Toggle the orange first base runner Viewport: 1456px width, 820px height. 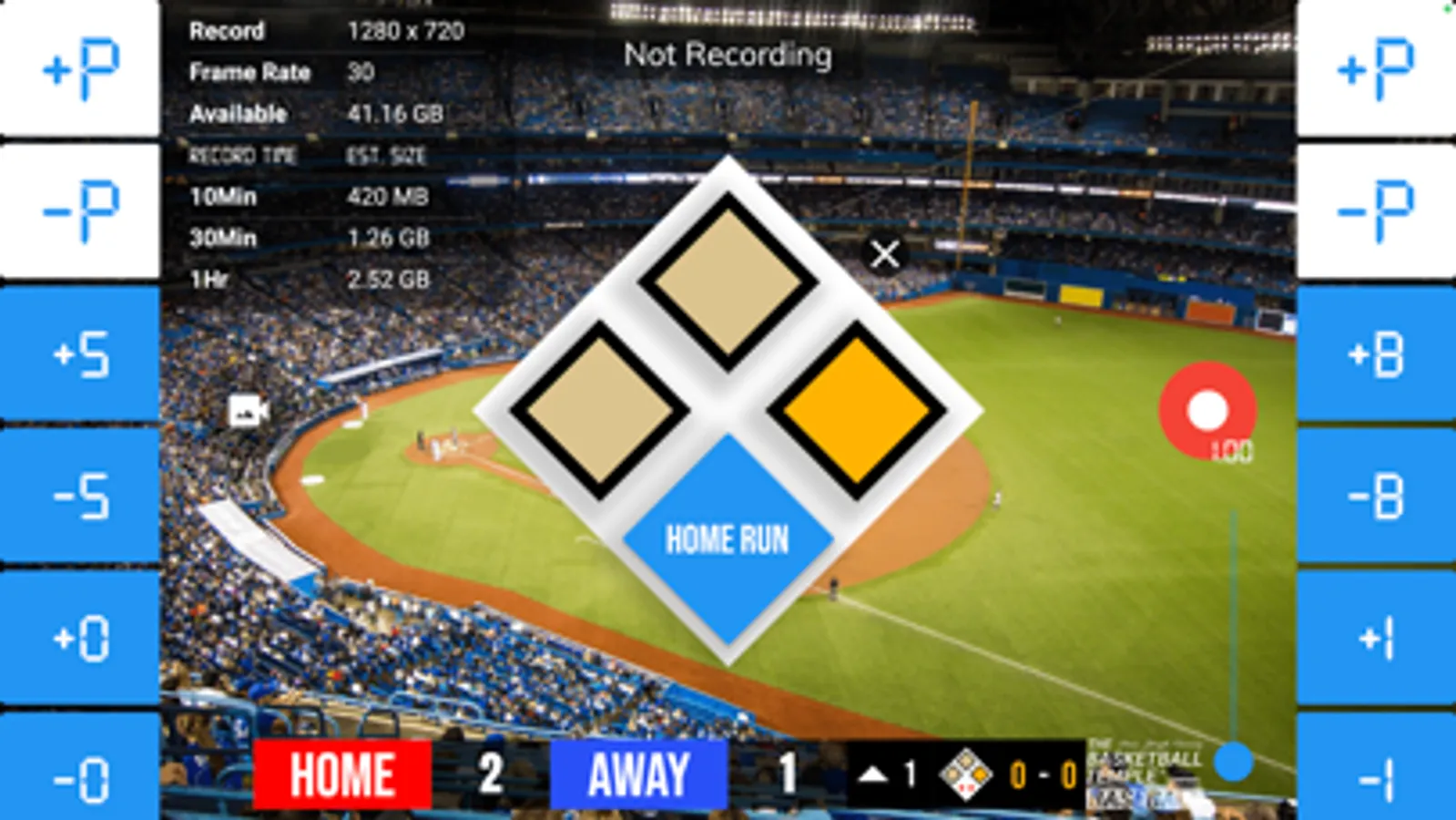856,409
